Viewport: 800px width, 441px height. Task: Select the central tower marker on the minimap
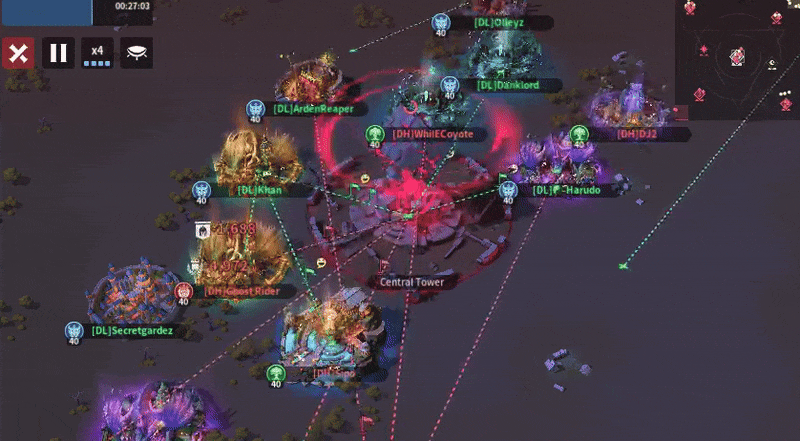click(737, 57)
